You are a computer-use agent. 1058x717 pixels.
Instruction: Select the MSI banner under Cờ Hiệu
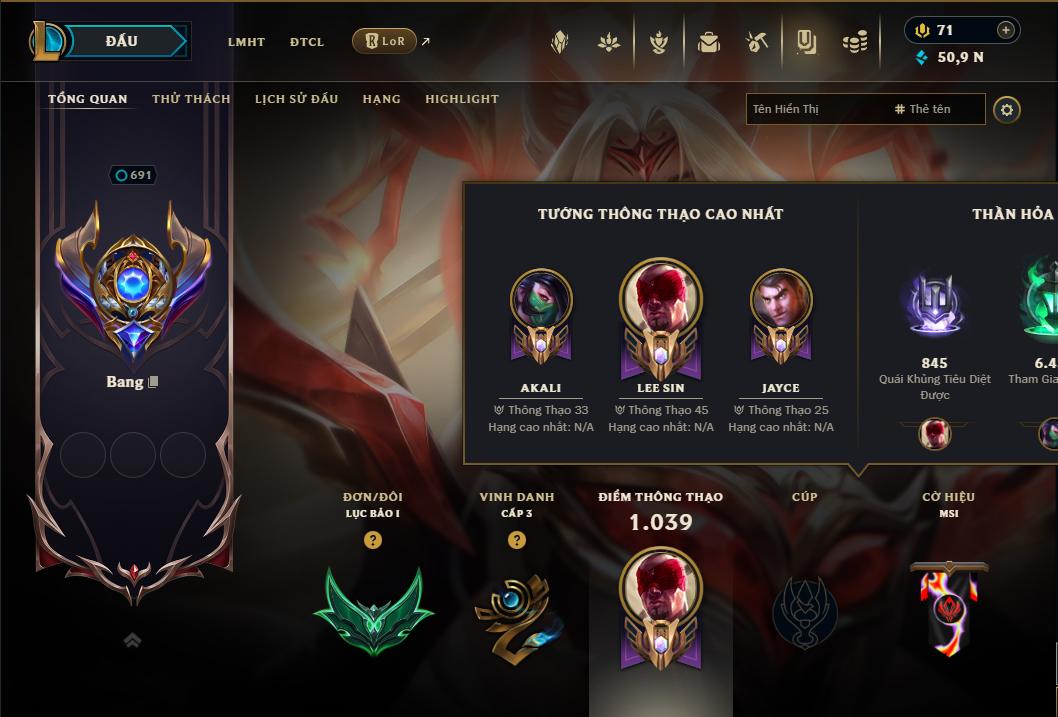[948, 608]
